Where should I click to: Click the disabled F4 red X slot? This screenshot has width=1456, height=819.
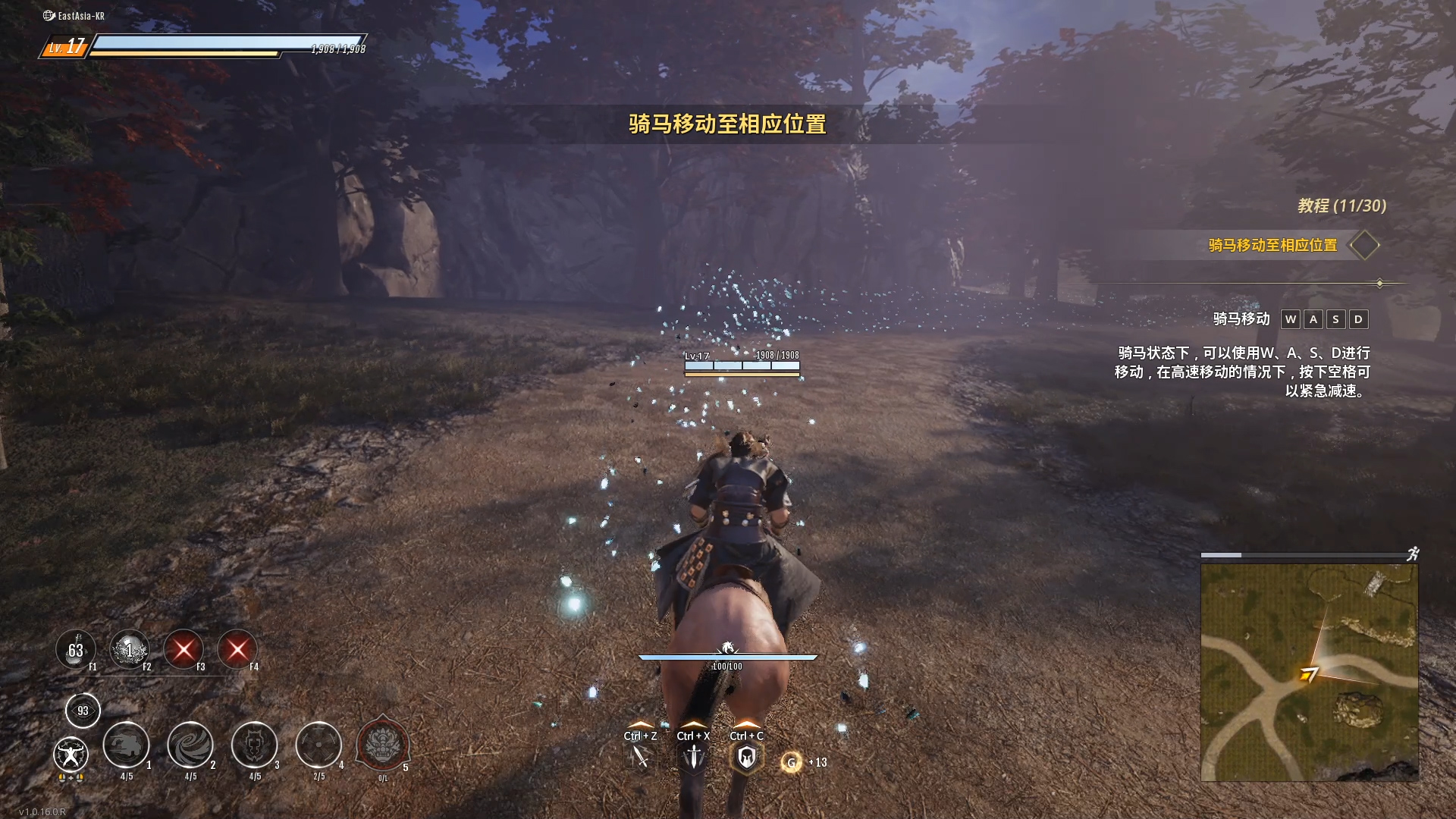pos(237,650)
